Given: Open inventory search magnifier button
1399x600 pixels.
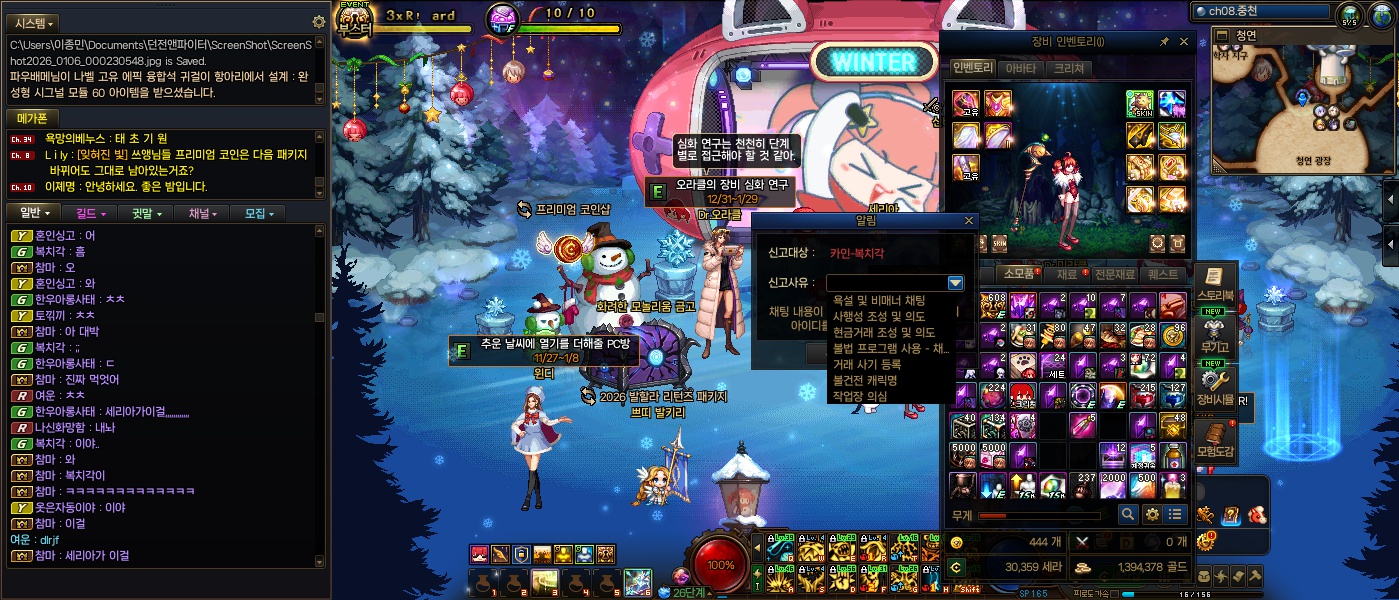Looking at the screenshot, I should click(x=1128, y=514).
